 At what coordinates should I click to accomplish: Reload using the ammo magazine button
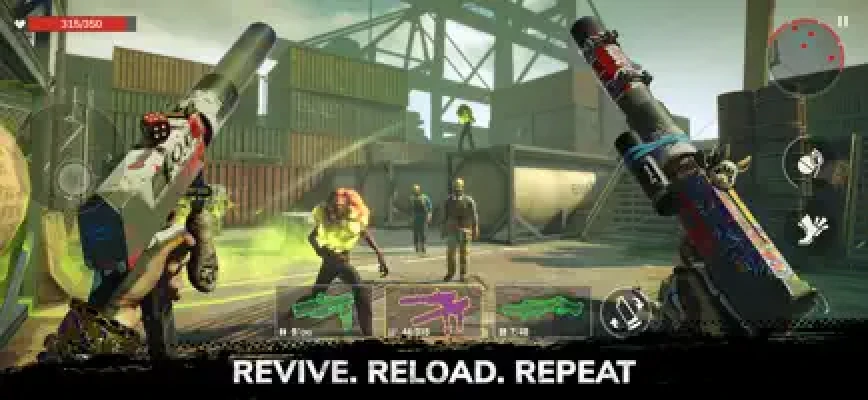(625, 311)
